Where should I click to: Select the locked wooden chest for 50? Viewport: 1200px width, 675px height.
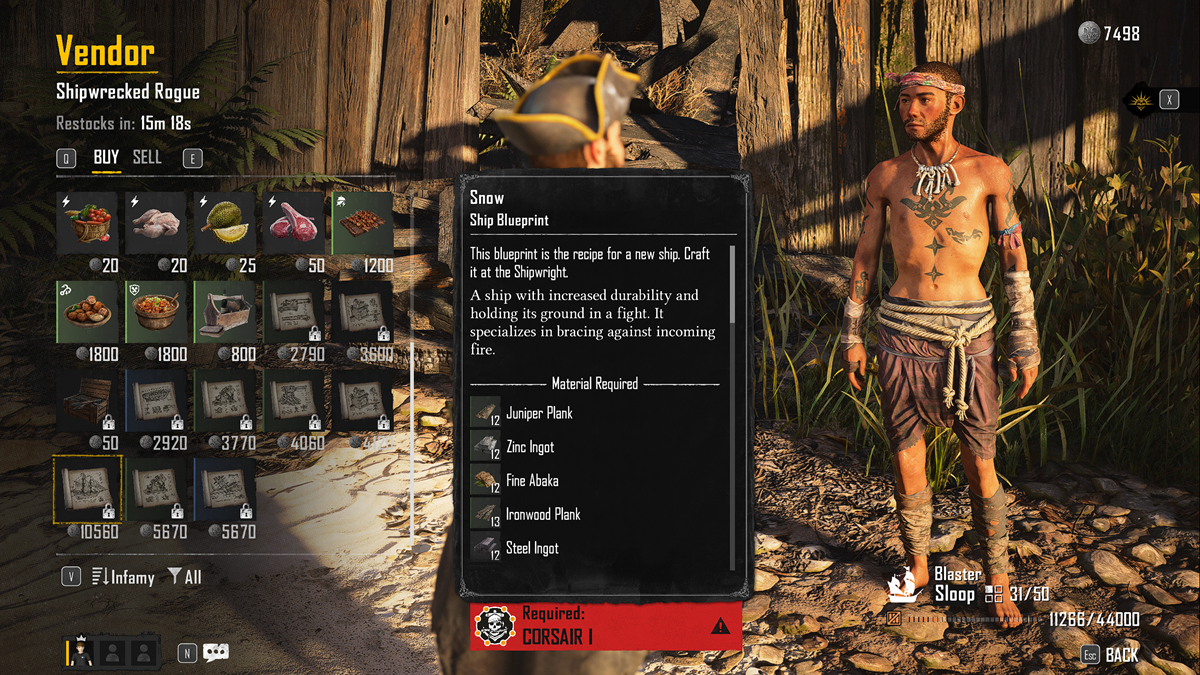87,400
